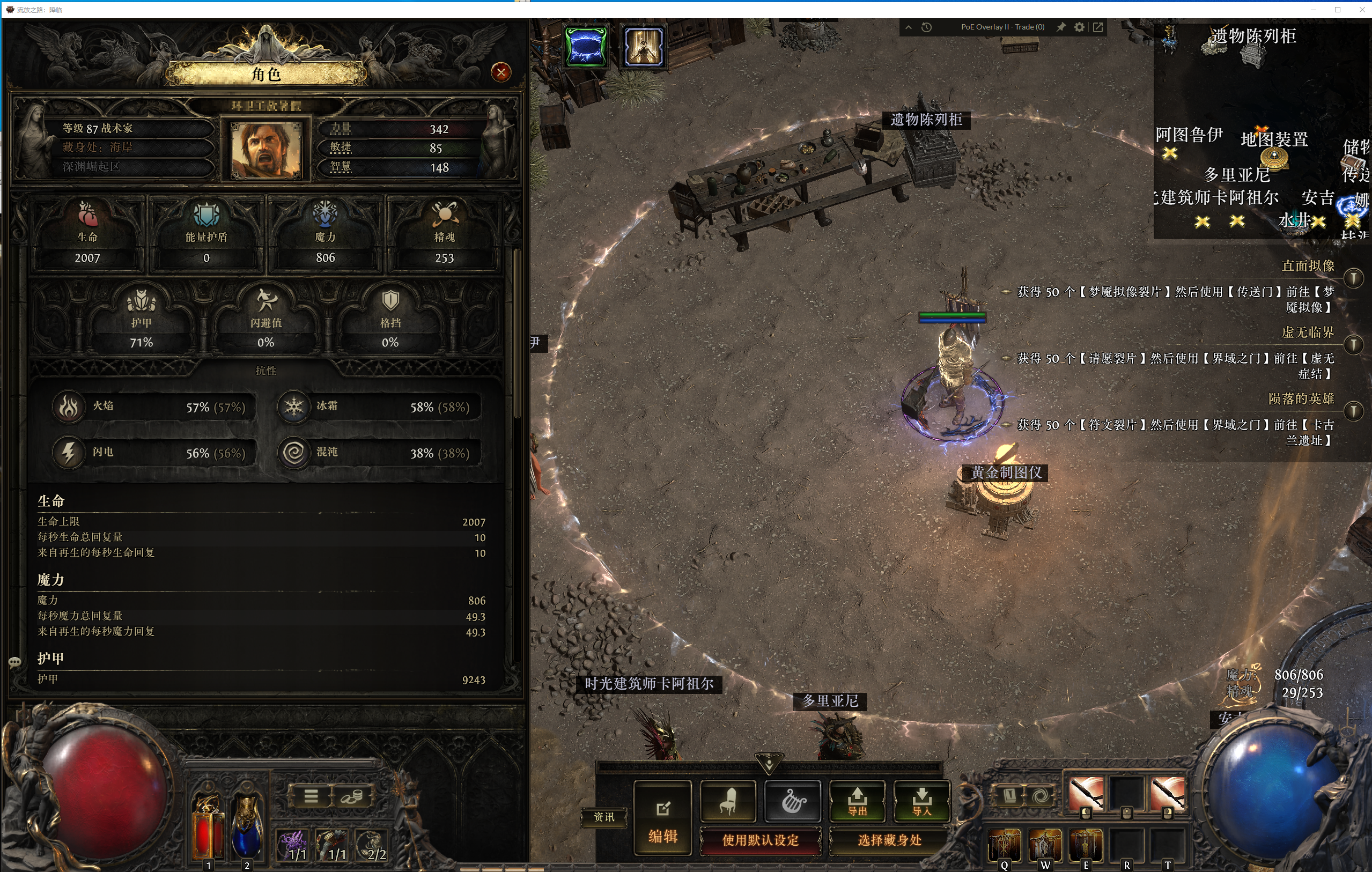1372x872 pixels.
Task: Open the 资讯 info button
Action: (x=604, y=817)
